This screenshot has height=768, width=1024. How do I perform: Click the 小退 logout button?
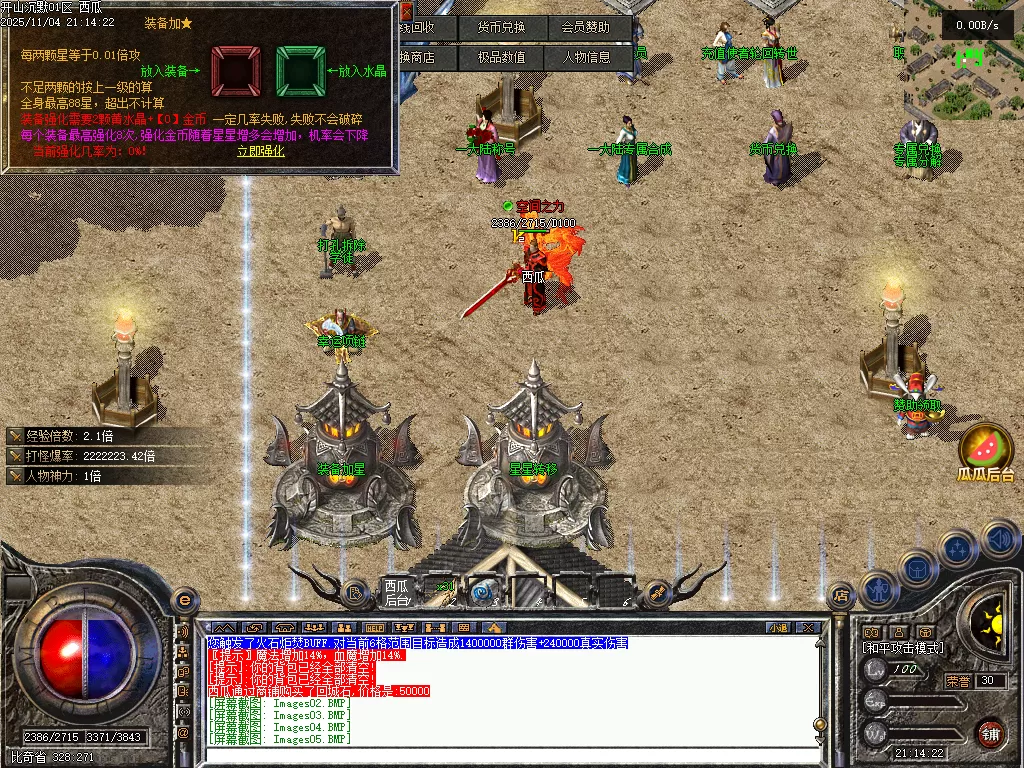tap(777, 628)
